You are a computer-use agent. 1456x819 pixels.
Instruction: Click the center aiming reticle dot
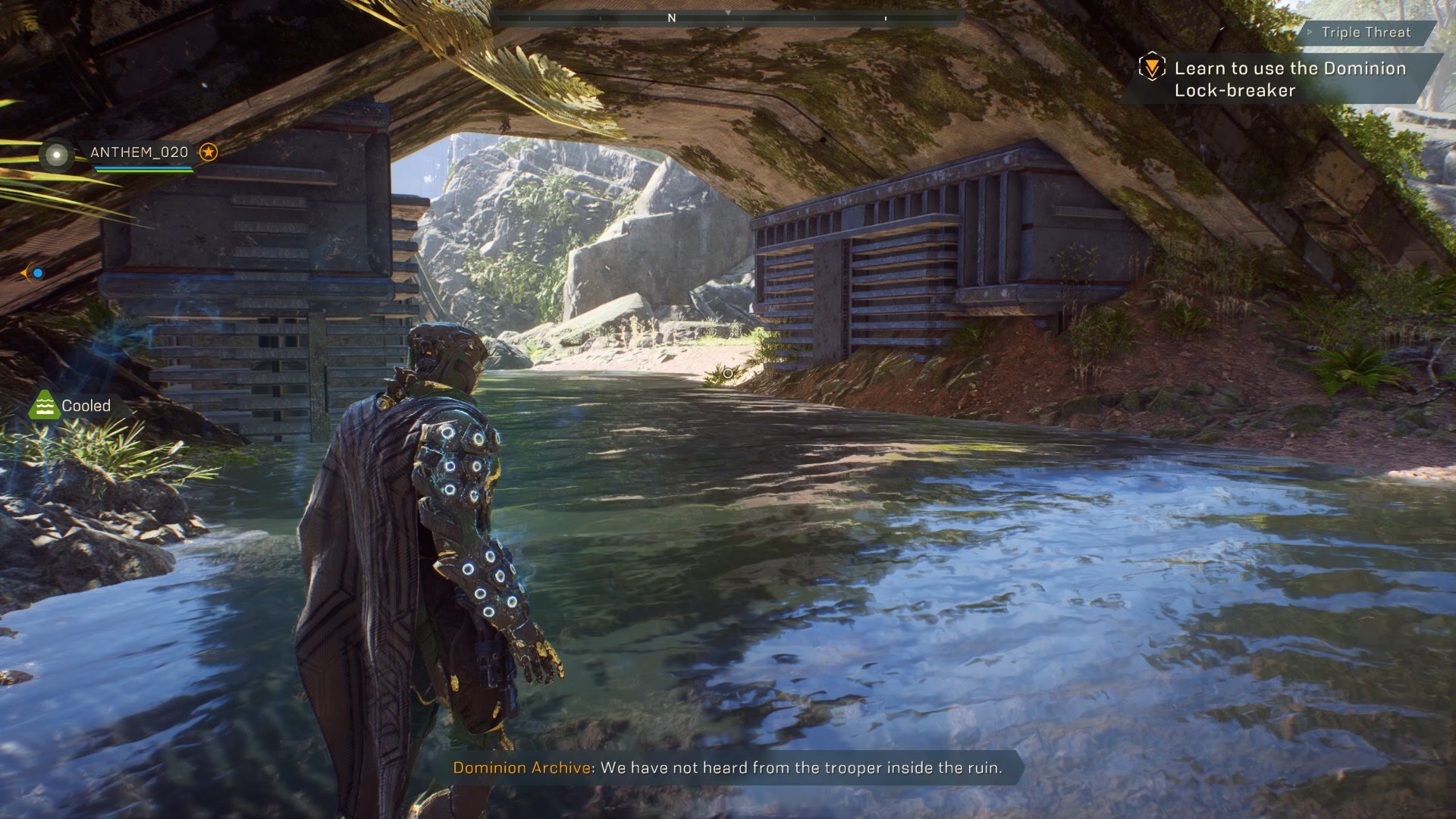point(726,373)
